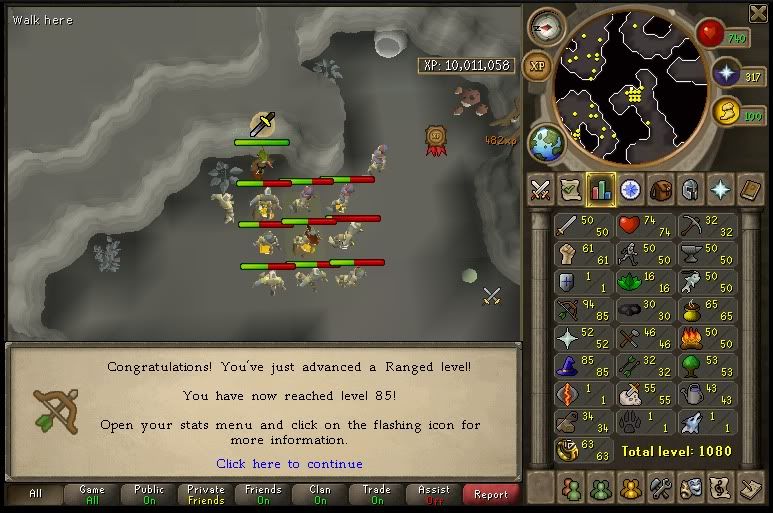Click here to continue the level-up dialogue

[x=289, y=464]
